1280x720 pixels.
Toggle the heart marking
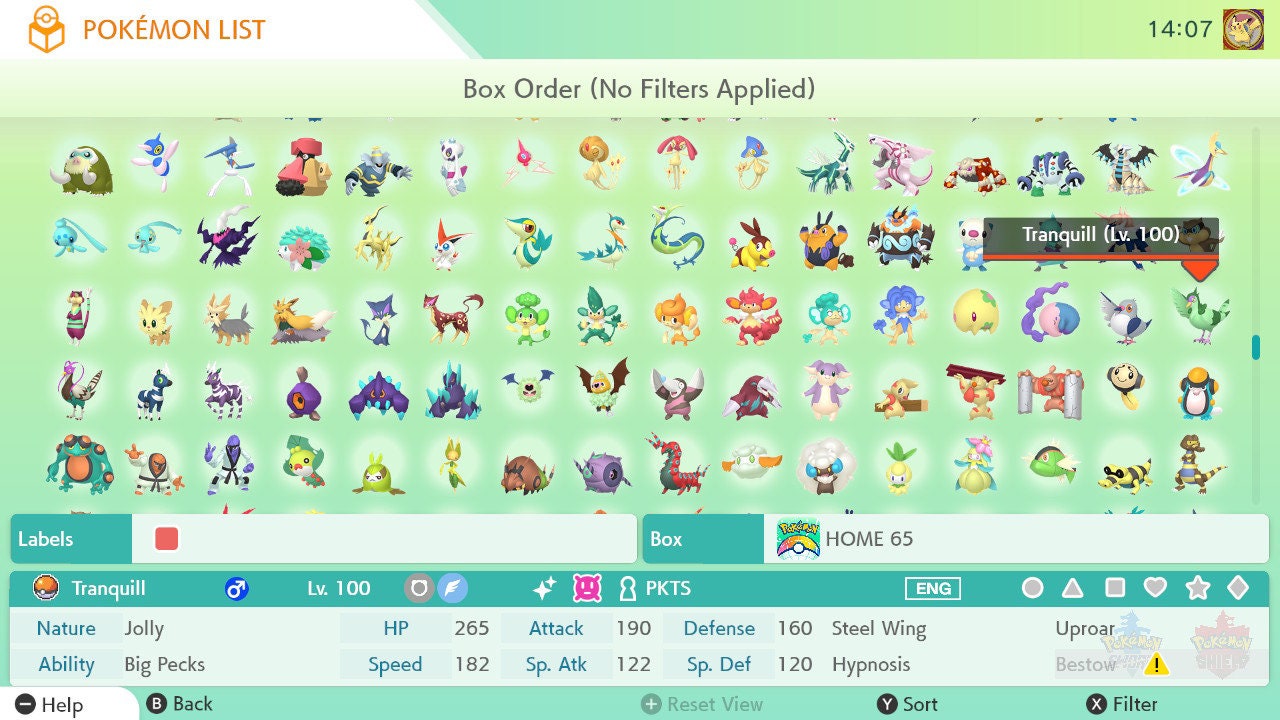point(1155,588)
